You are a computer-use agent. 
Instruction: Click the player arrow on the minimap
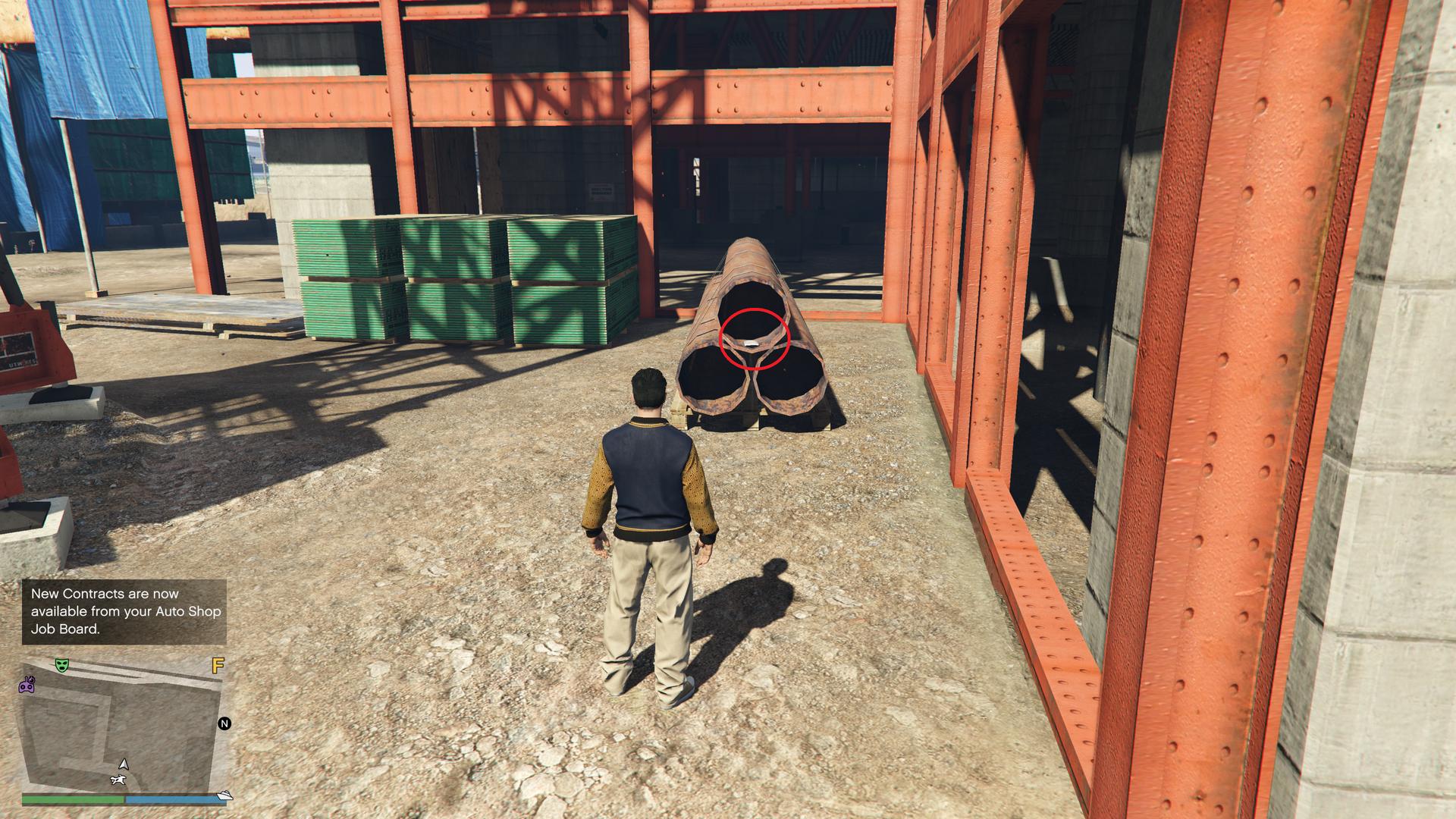124,764
